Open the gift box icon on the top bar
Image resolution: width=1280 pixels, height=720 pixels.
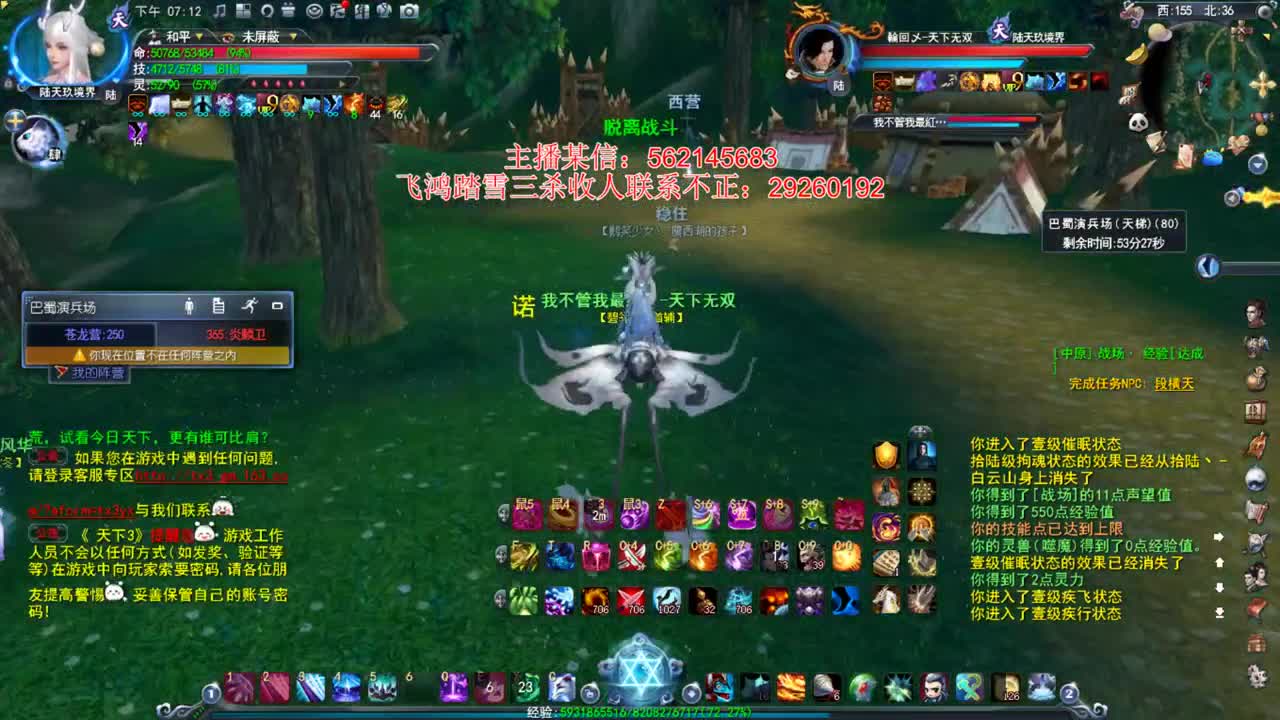click(289, 12)
